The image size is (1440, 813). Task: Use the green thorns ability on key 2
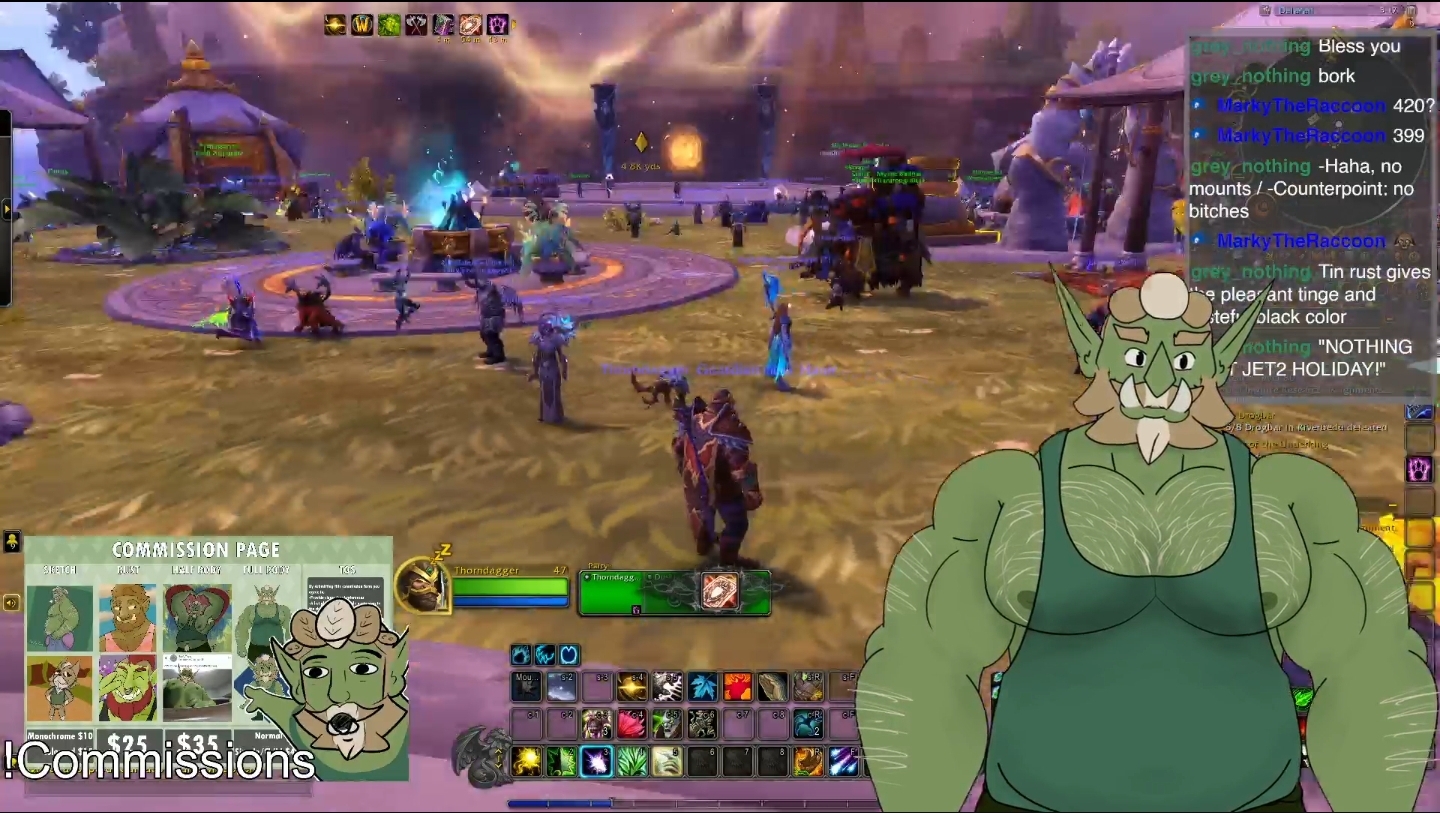click(x=562, y=762)
